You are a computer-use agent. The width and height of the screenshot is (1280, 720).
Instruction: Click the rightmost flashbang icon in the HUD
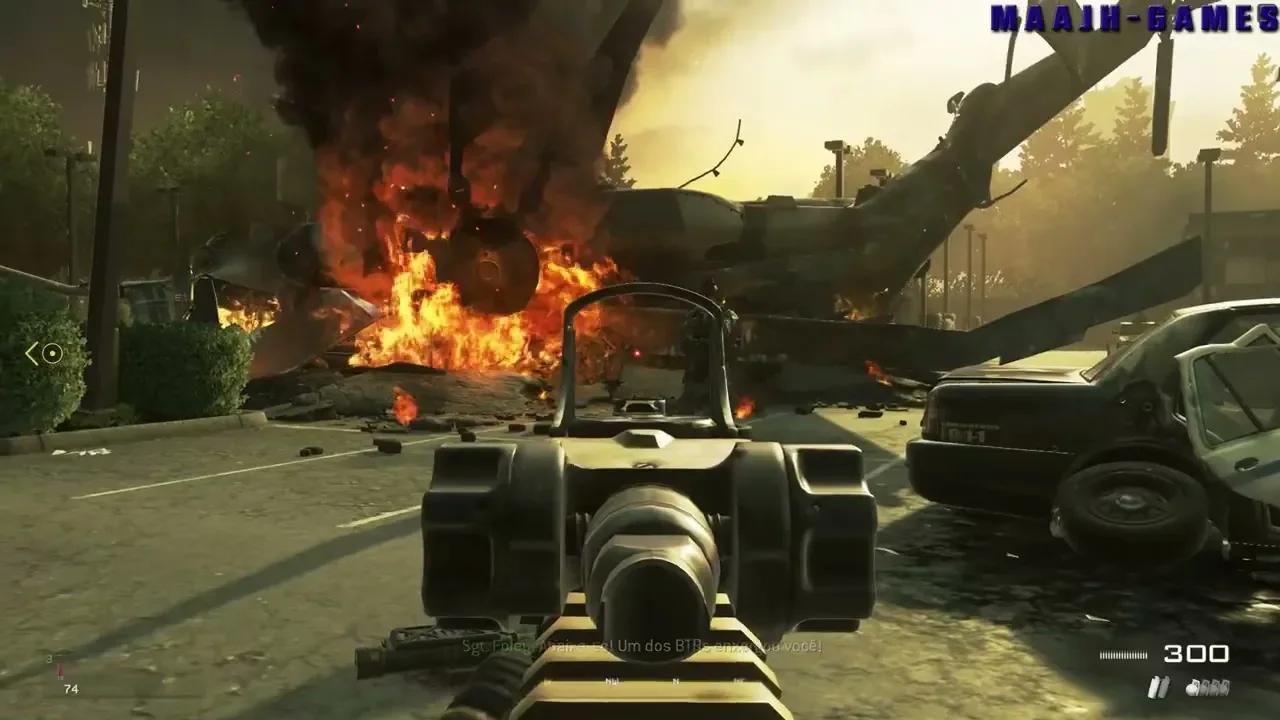[x=1226, y=686]
